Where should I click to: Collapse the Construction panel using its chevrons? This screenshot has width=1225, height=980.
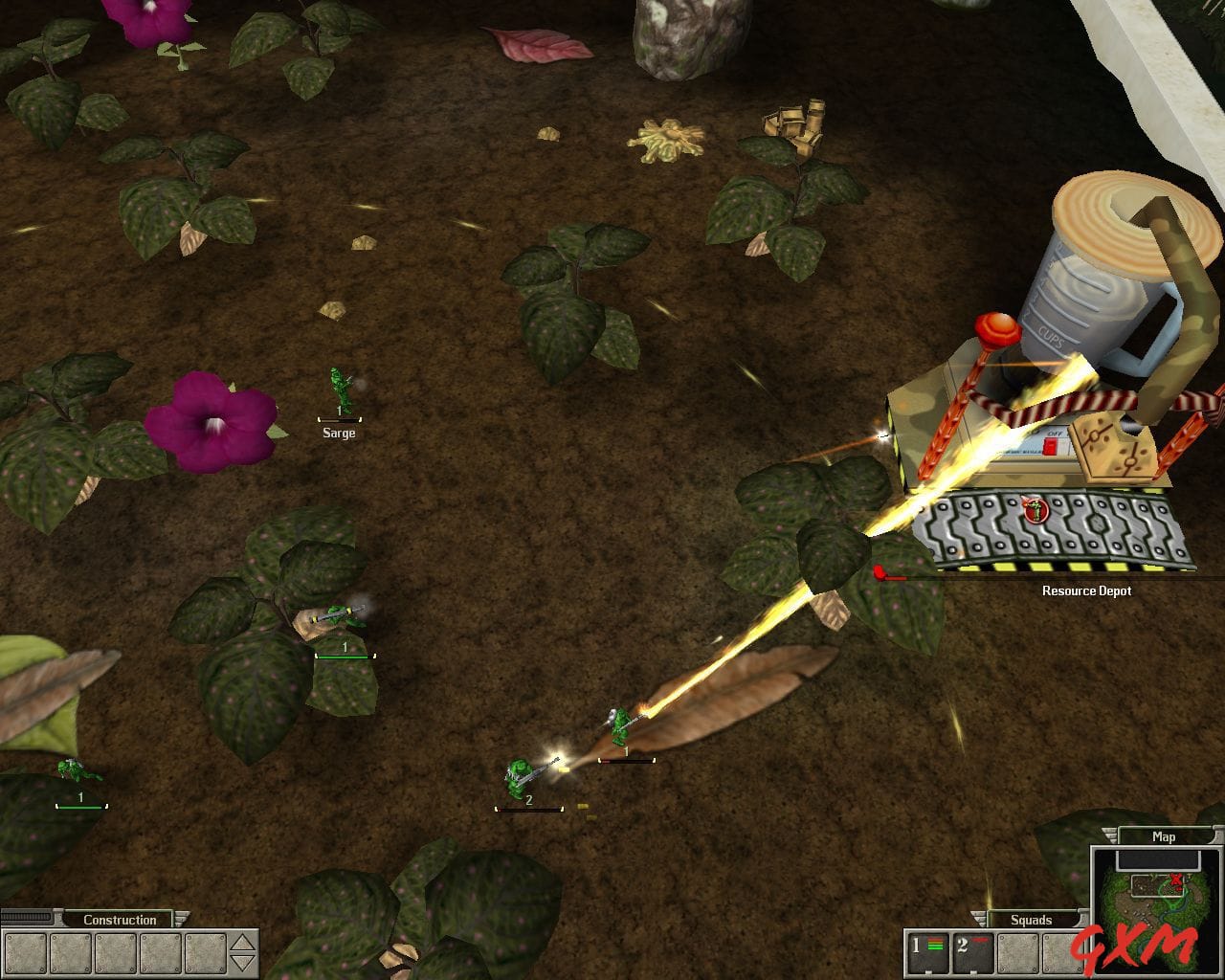point(181,918)
